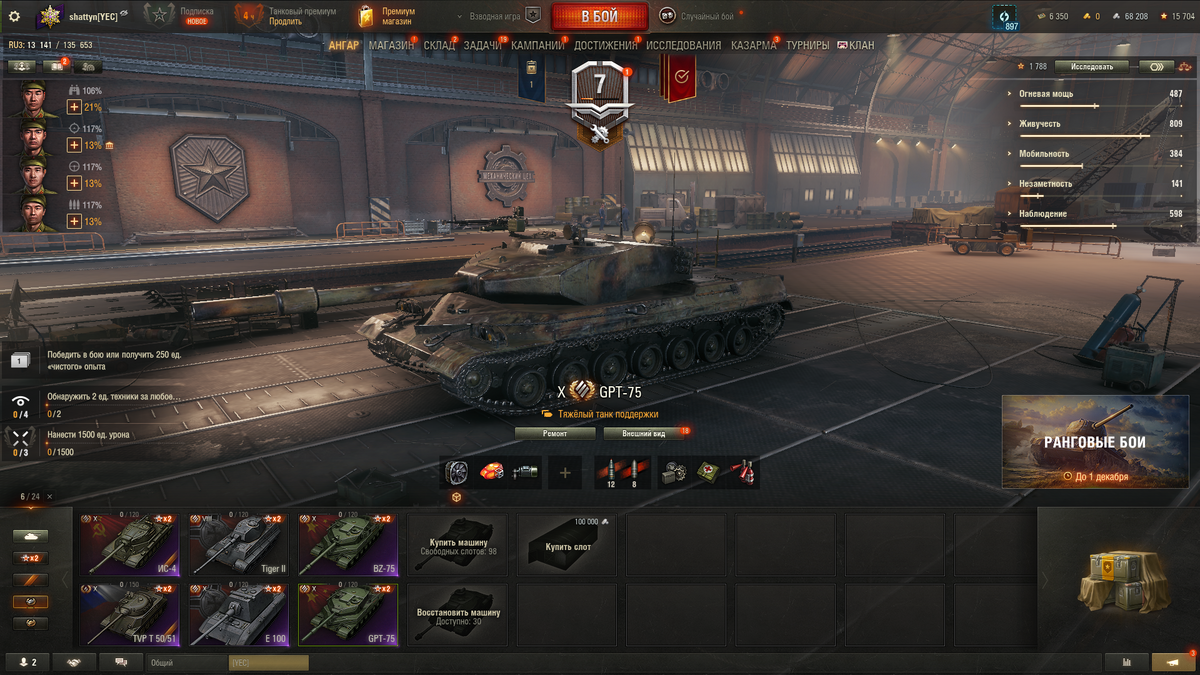Click the Ремонт button
Image resolution: width=1200 pixels, height=675 pixels.
pos(555,434)
